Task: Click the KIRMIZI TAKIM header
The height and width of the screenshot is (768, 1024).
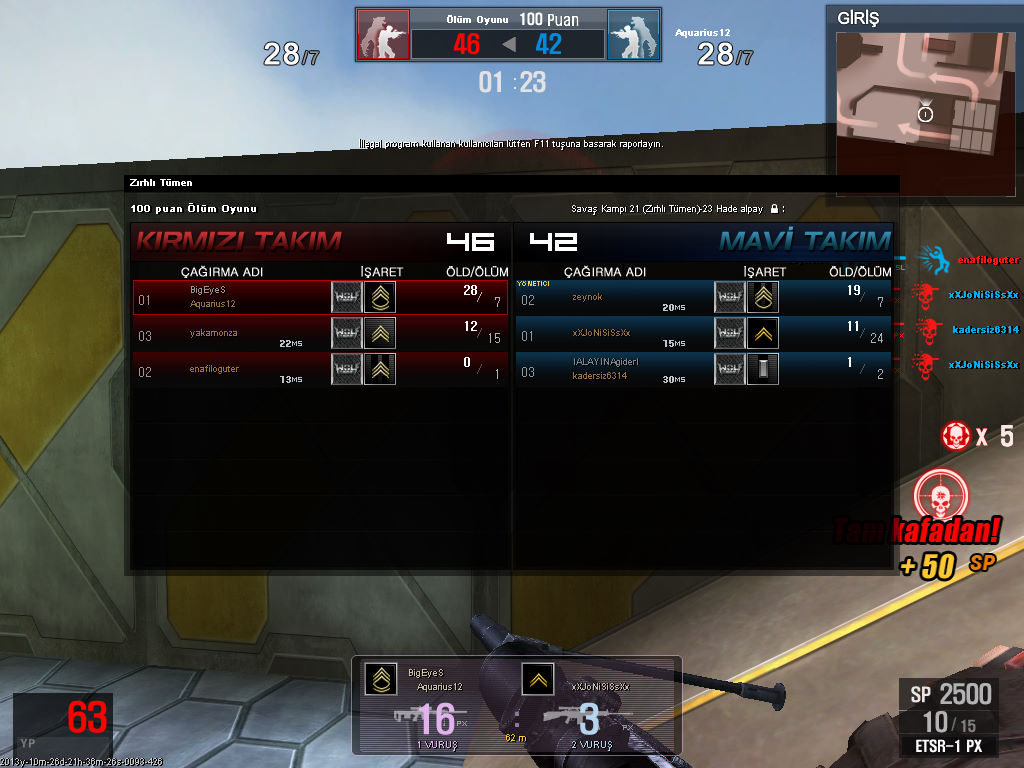Action: [238, 241]
